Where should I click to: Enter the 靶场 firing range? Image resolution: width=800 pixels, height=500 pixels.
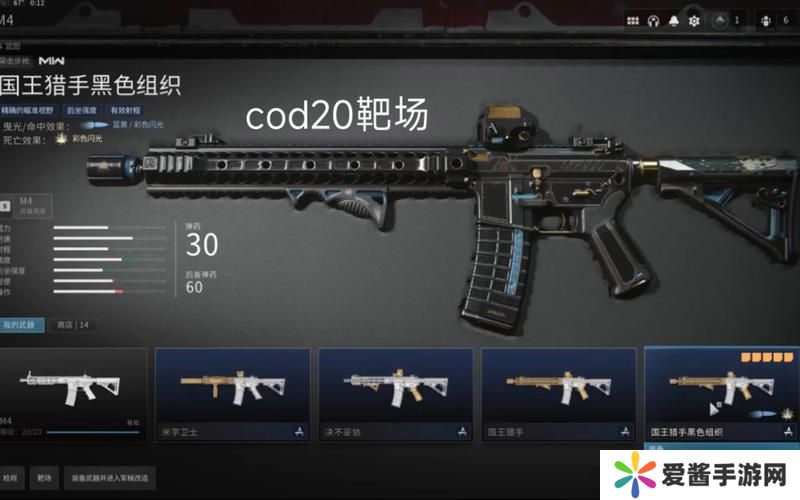pos(43,477)
